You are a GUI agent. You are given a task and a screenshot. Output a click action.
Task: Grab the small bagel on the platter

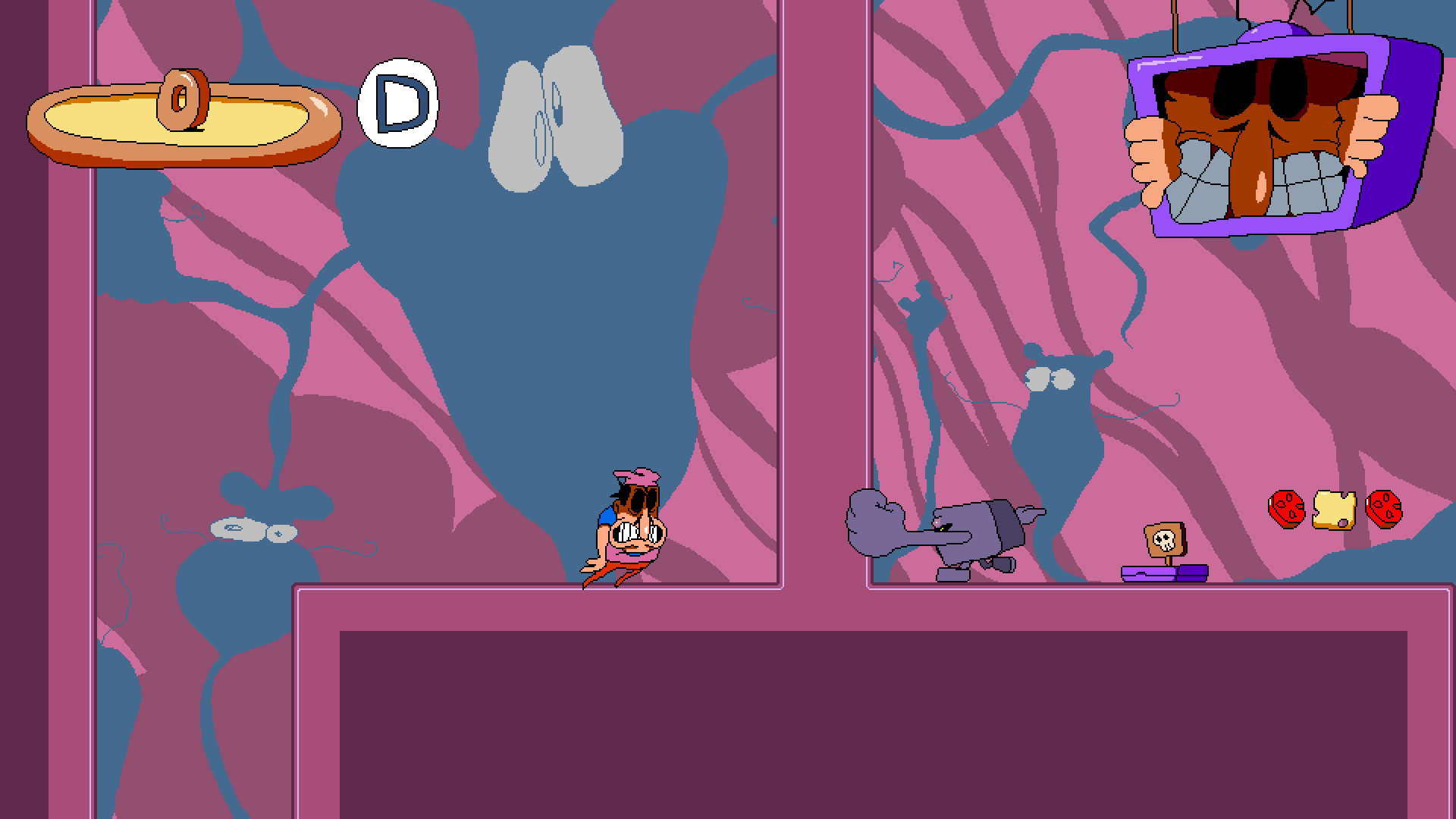[182, 99]
